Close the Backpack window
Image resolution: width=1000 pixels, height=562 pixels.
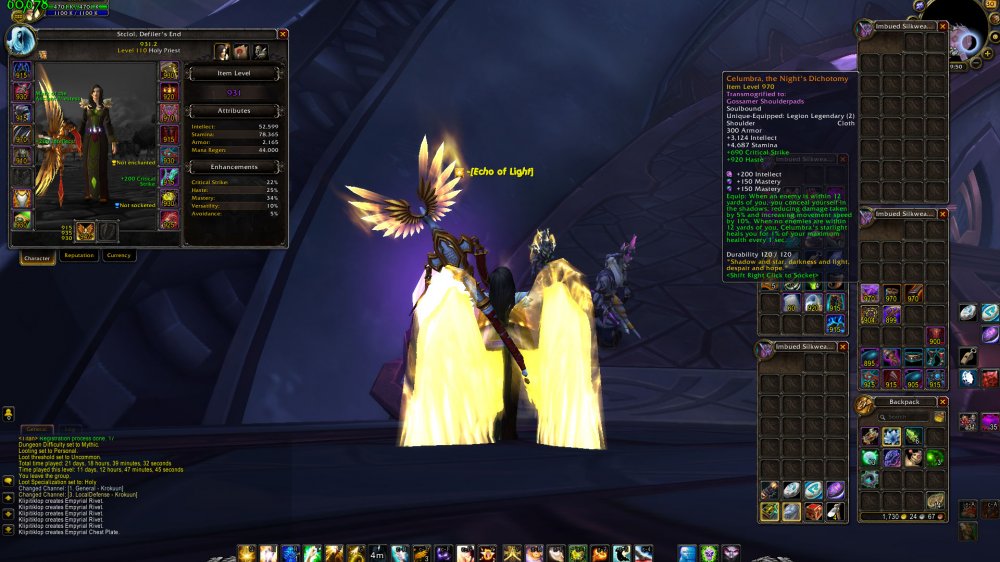(942, 402)
